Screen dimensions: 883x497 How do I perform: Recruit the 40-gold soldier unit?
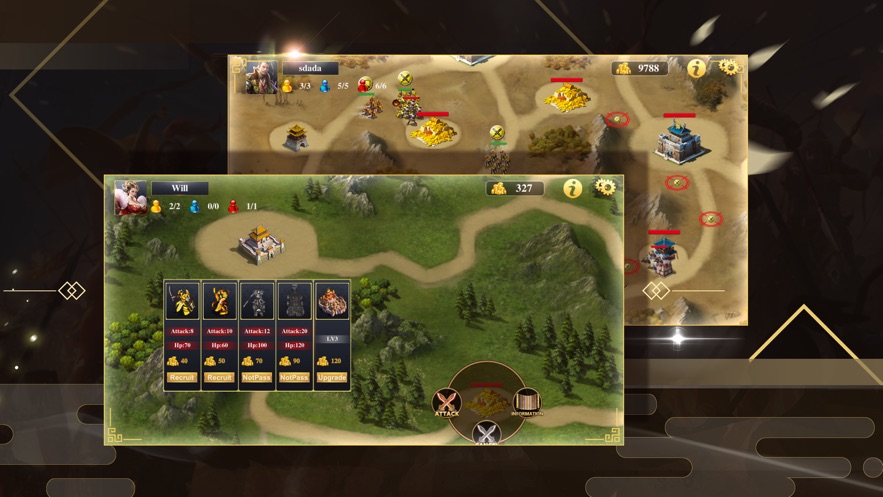[182, 378]
